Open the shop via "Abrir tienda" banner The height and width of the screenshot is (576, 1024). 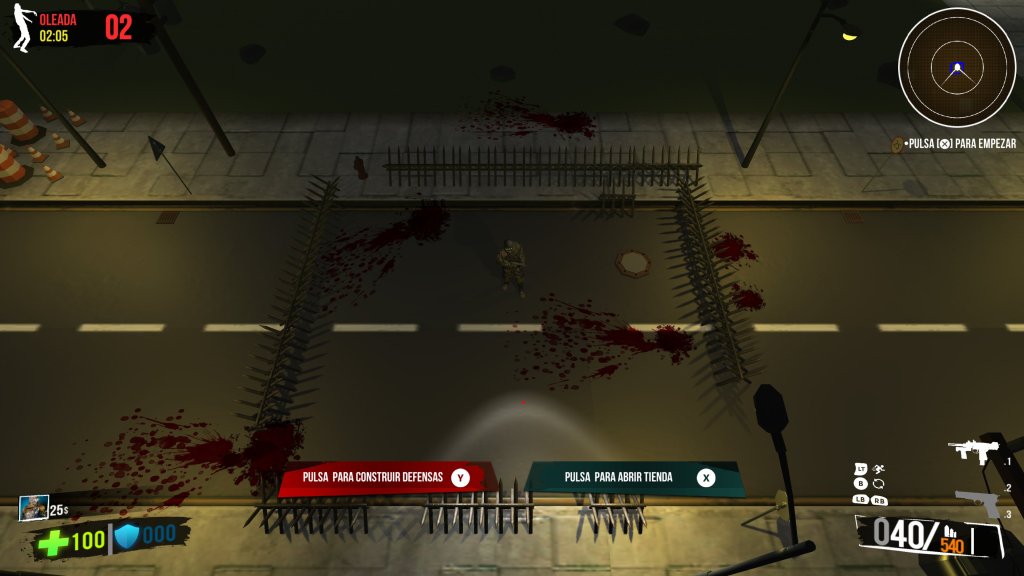[633, 478]
